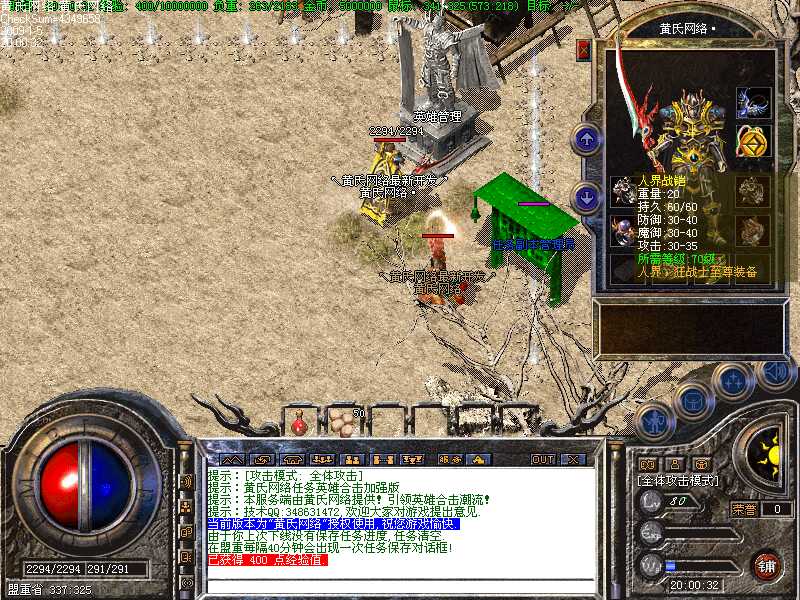The height and width of the screenshot is (600, 800).
Task: Click the up arrow beside the equipment panel
Action: coord(587,138)
